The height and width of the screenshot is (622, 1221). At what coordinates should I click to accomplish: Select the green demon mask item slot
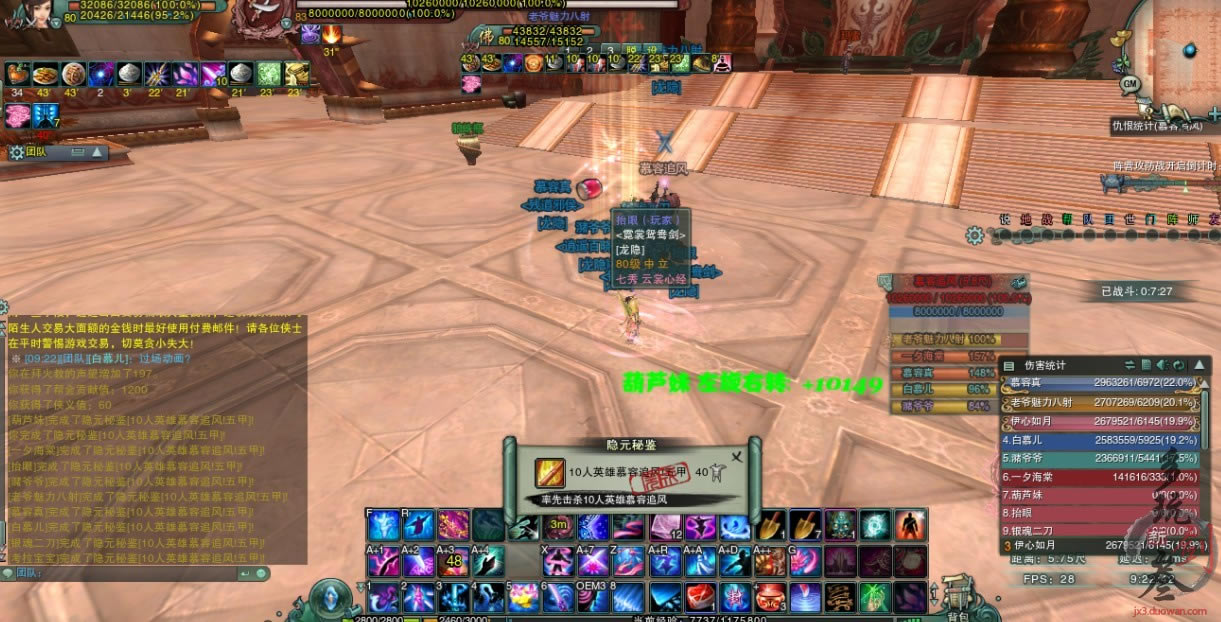pyautogui.click(x=840, y=524)
